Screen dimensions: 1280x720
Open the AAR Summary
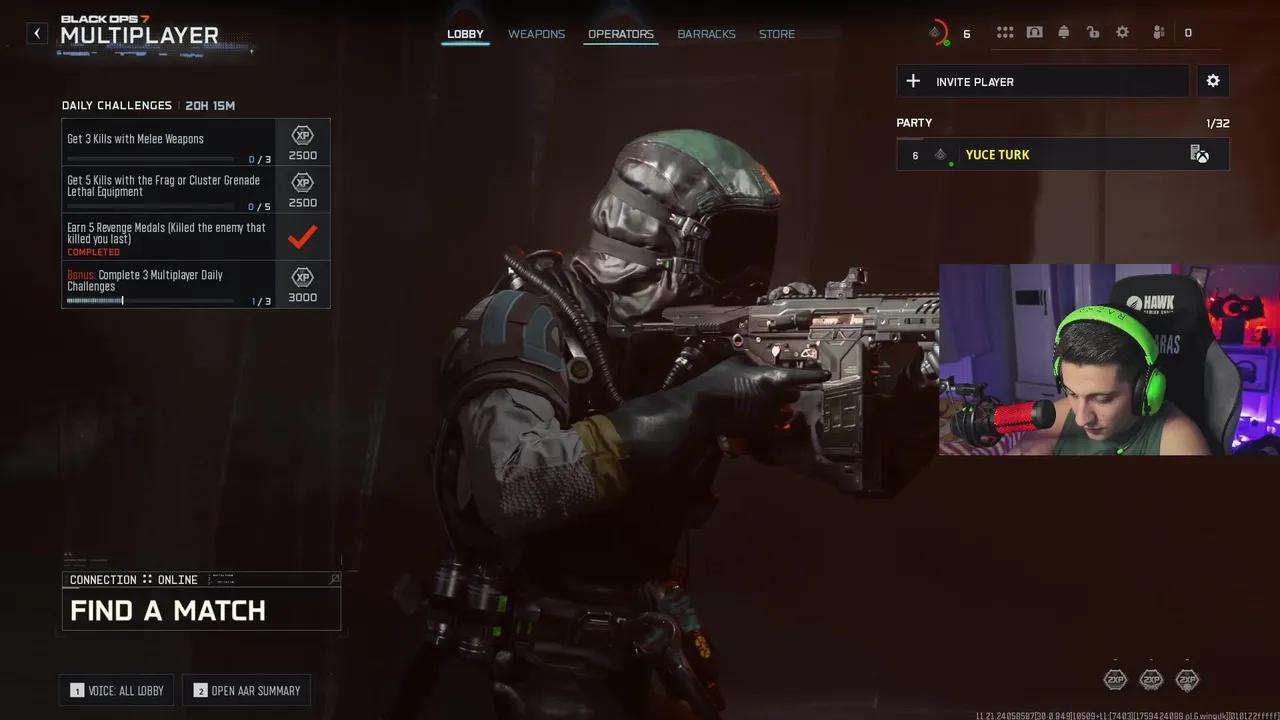pos(247,690)
